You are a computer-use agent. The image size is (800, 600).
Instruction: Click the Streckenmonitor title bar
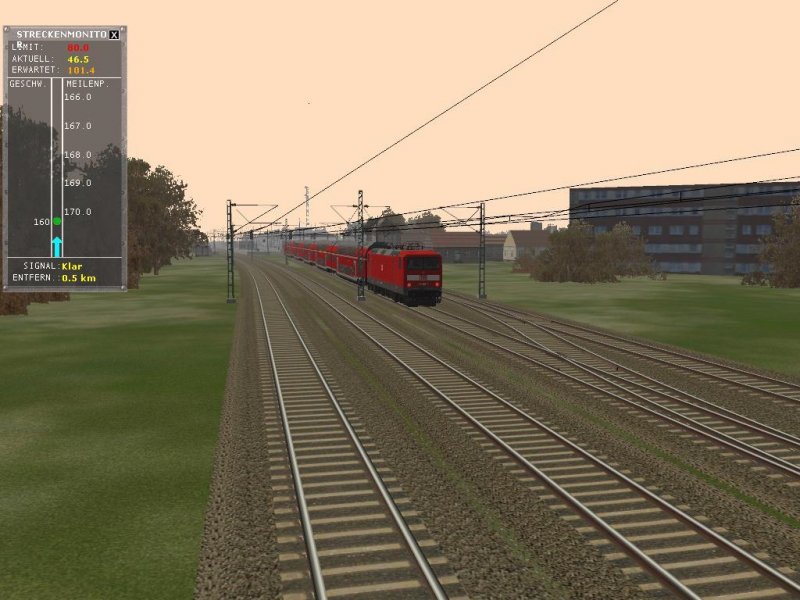click(x=60, y=34)
